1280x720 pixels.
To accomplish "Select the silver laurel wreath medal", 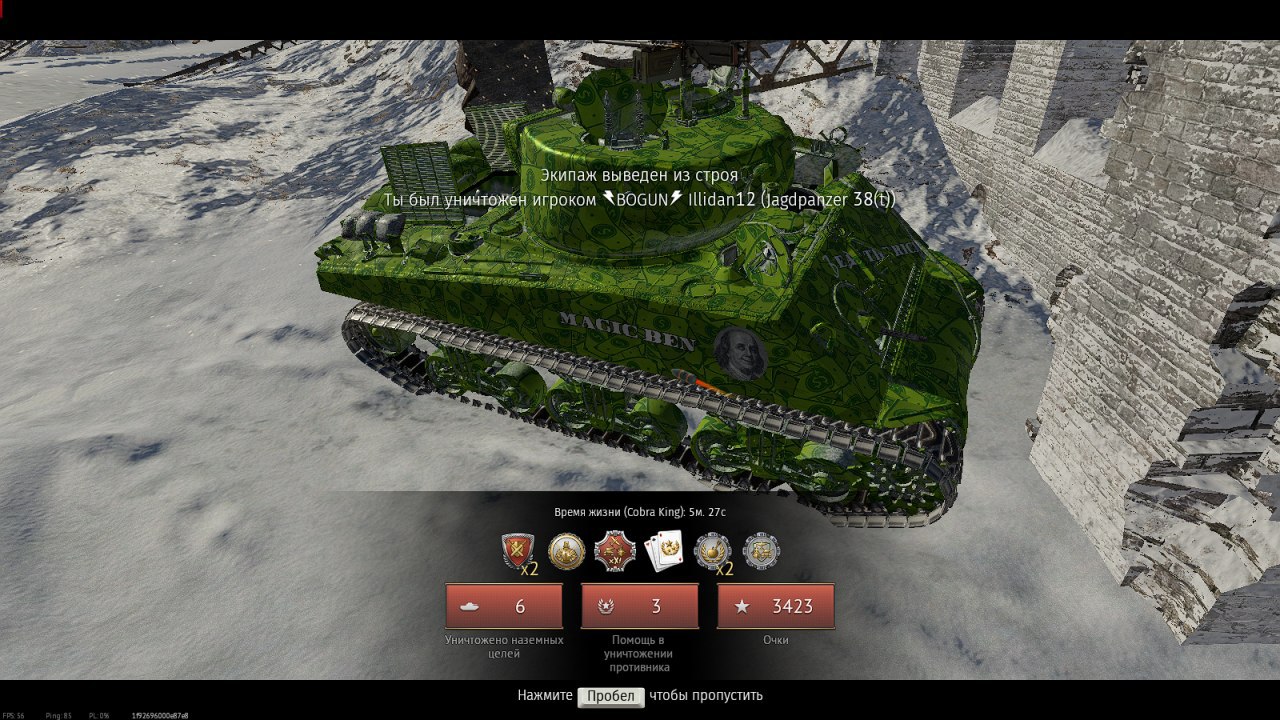I will [712, 551].
